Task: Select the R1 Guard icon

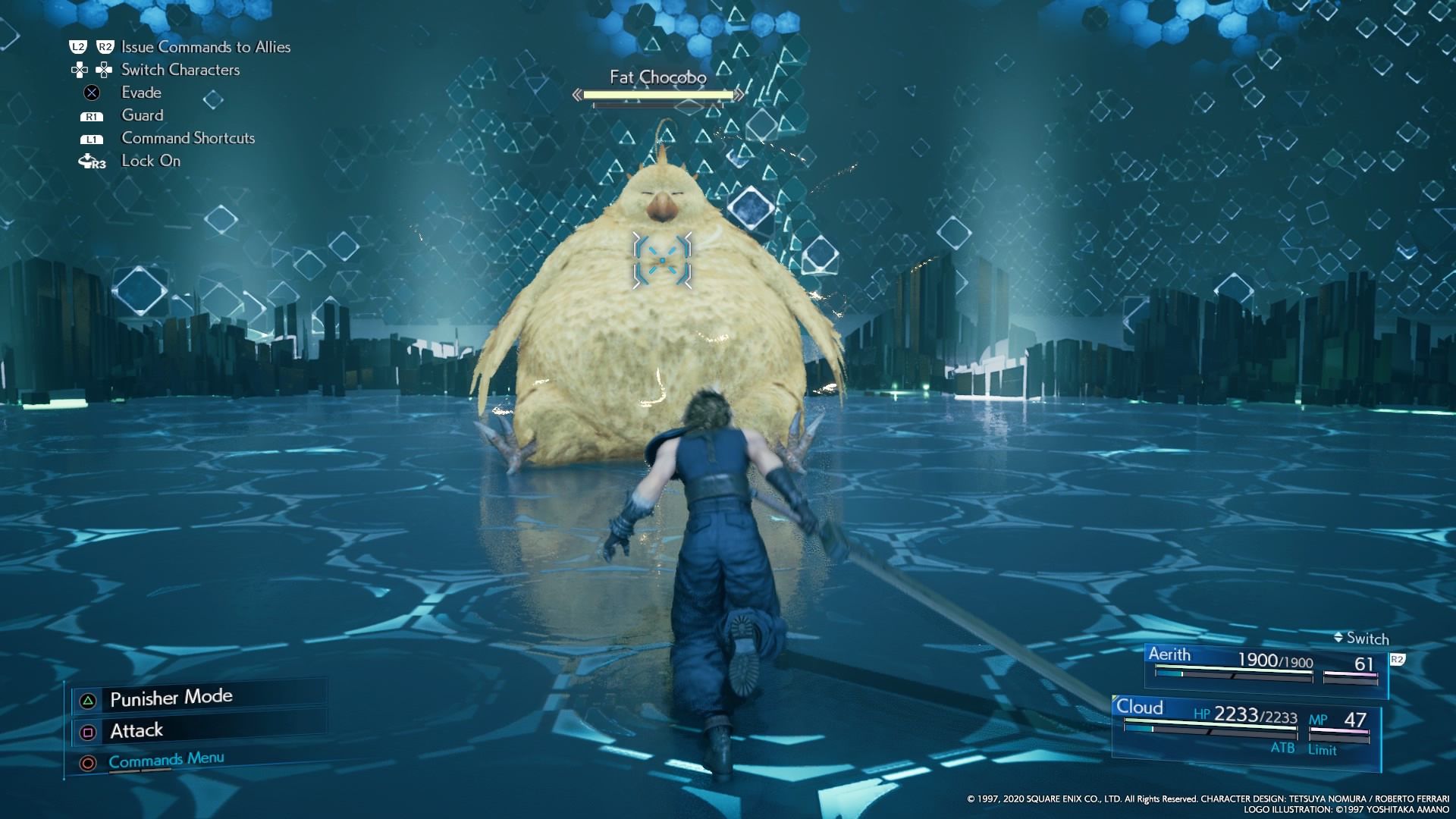Action: point(91,115)
